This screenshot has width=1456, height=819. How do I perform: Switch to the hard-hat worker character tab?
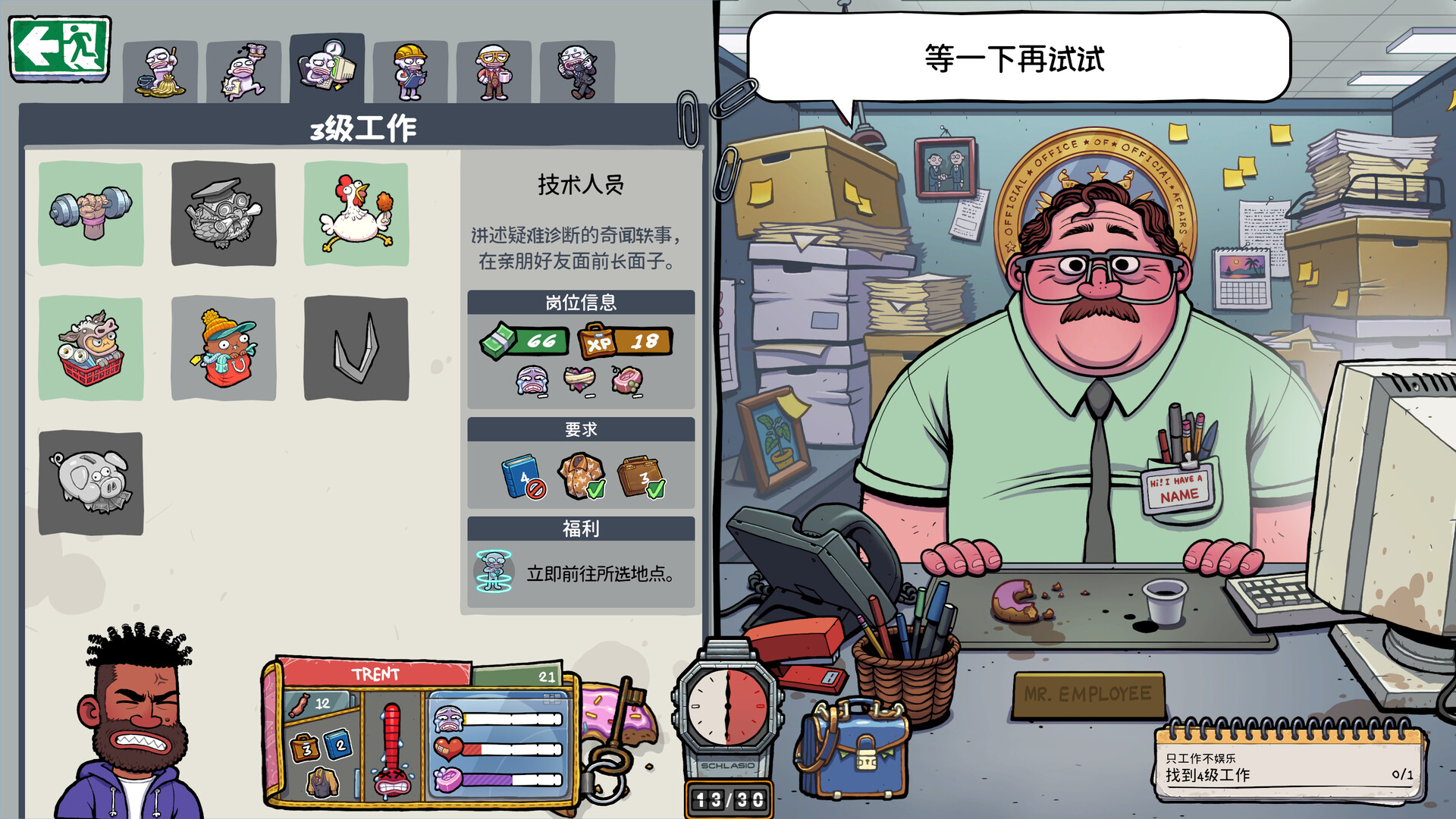pos(409,68)
